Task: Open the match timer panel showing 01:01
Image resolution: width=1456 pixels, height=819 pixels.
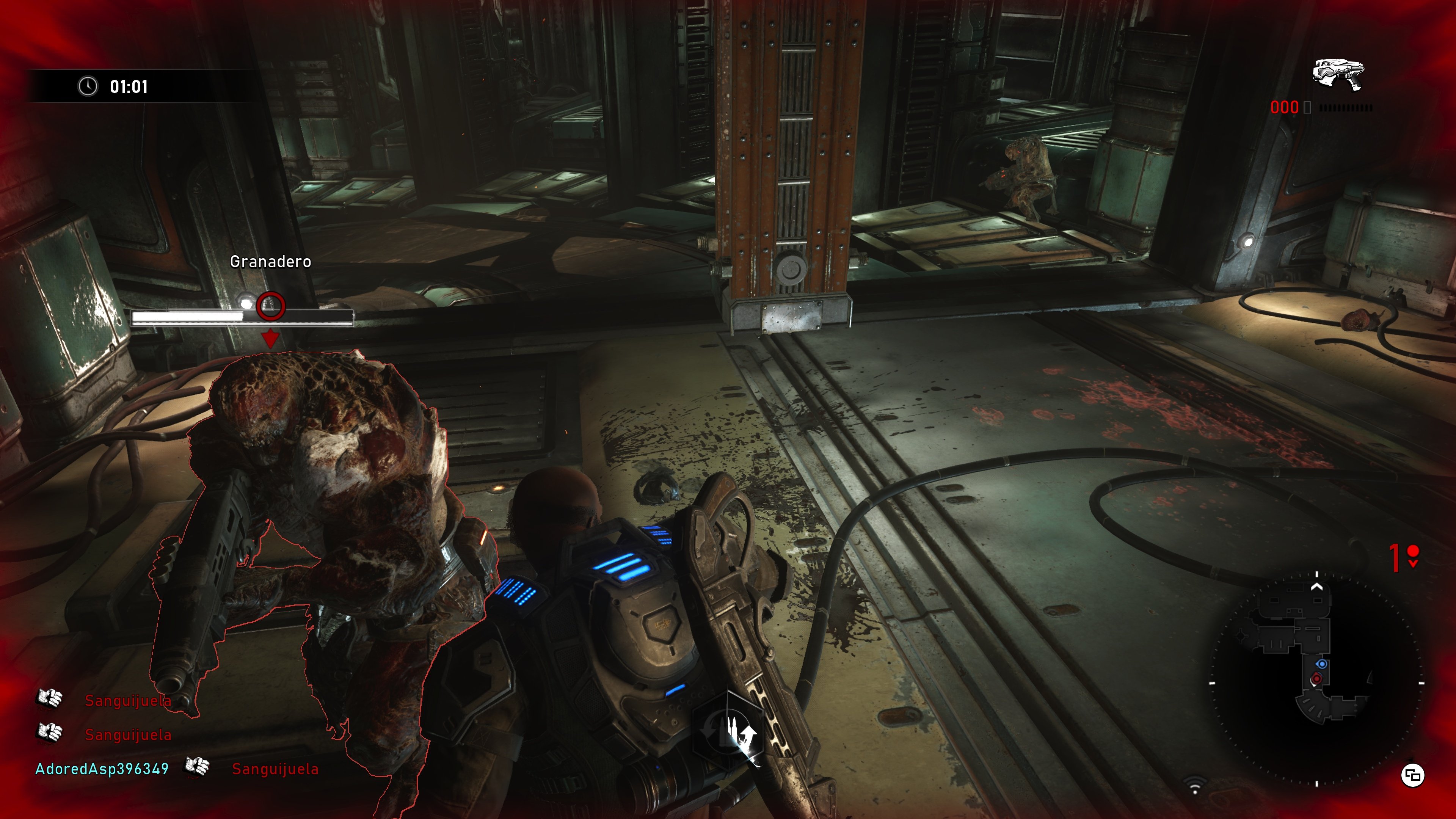Action: click(x=128, y=88)
